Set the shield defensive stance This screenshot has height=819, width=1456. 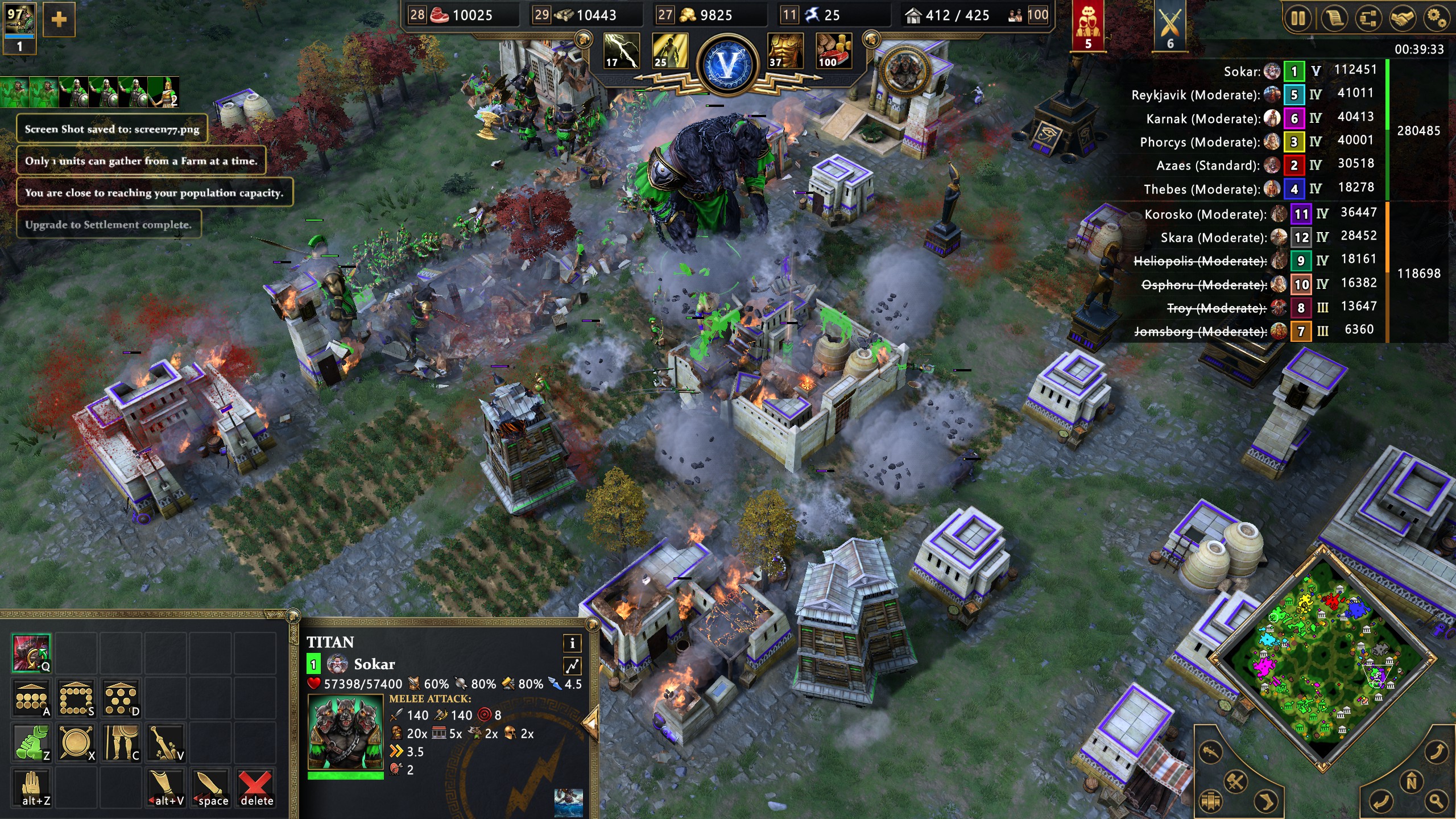(x=76, y=743)
